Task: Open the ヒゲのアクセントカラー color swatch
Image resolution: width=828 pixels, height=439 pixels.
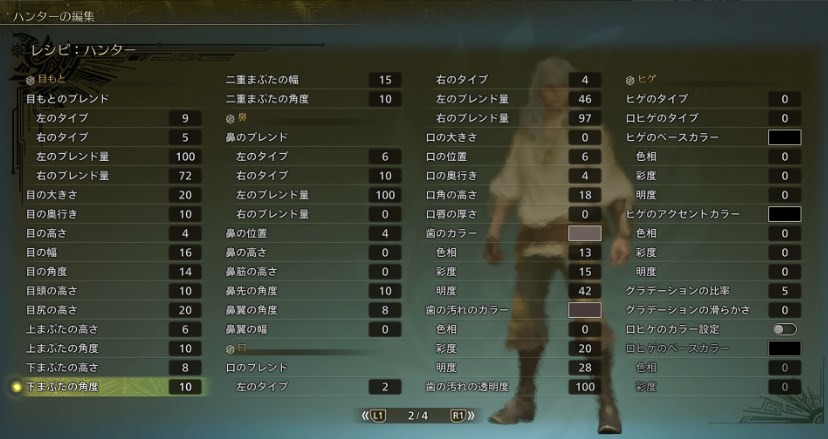Action: pyautogui.click(x=784, y=214)
